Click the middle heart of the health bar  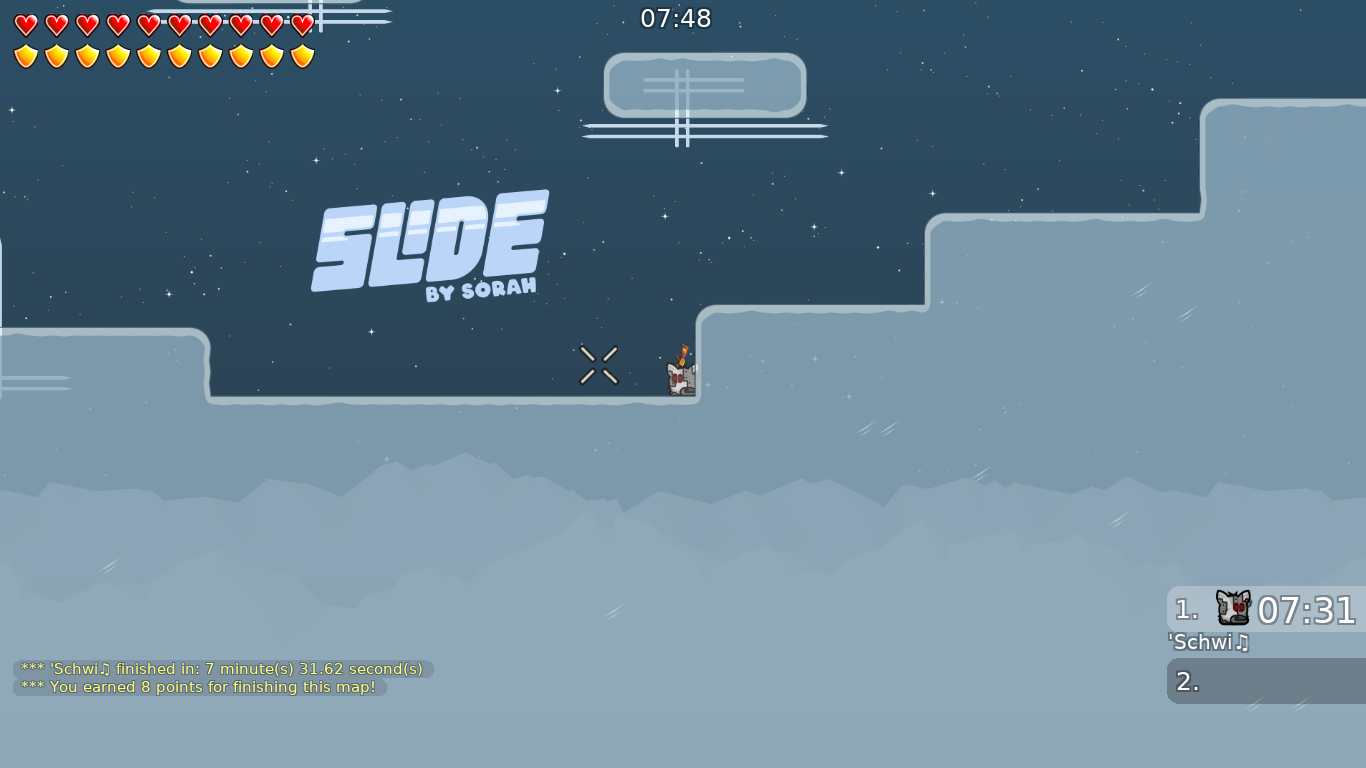pyautogui.click(x=149, y=26)
